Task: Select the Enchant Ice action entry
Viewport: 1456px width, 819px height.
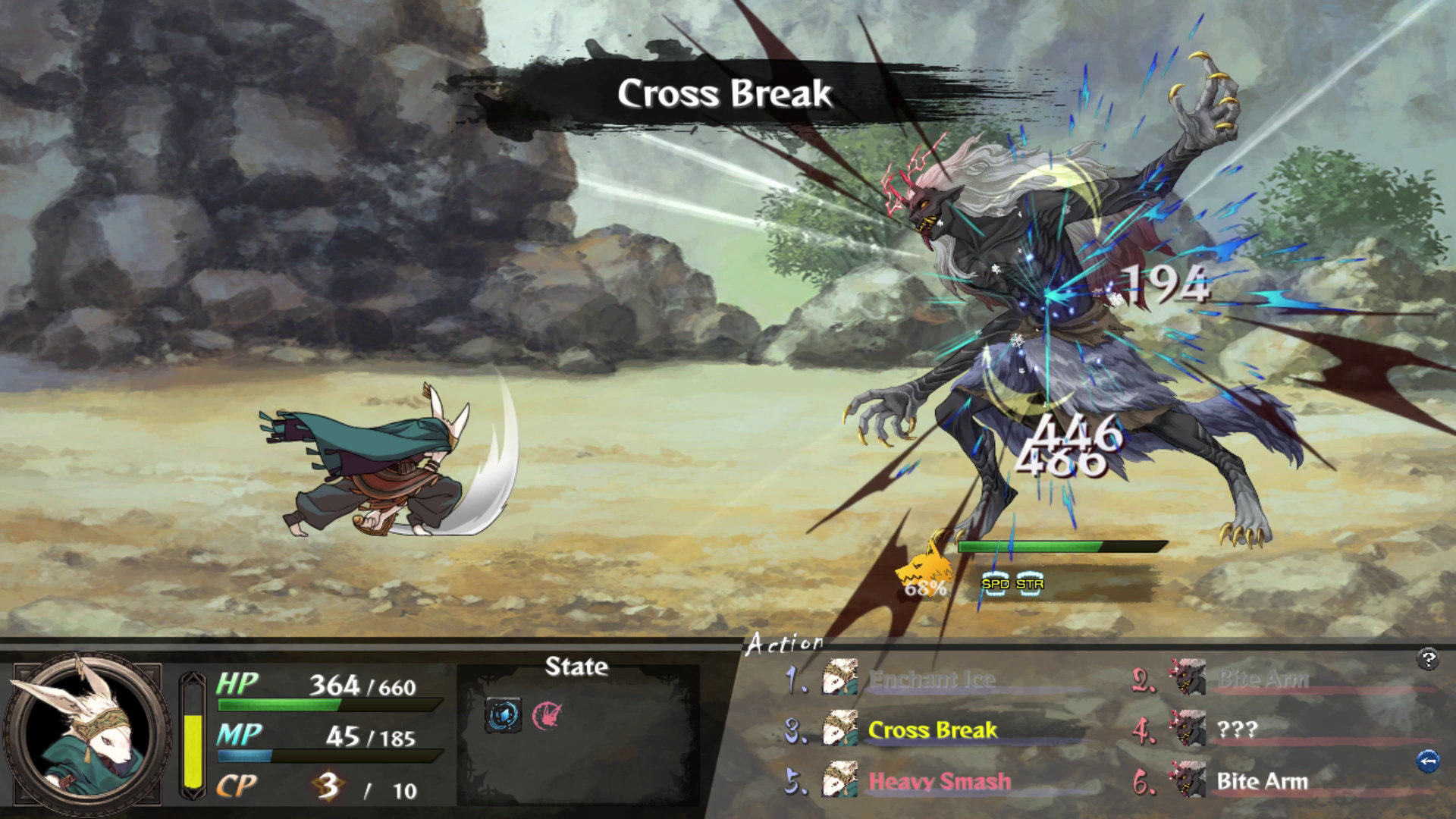Action: (931, 679)
